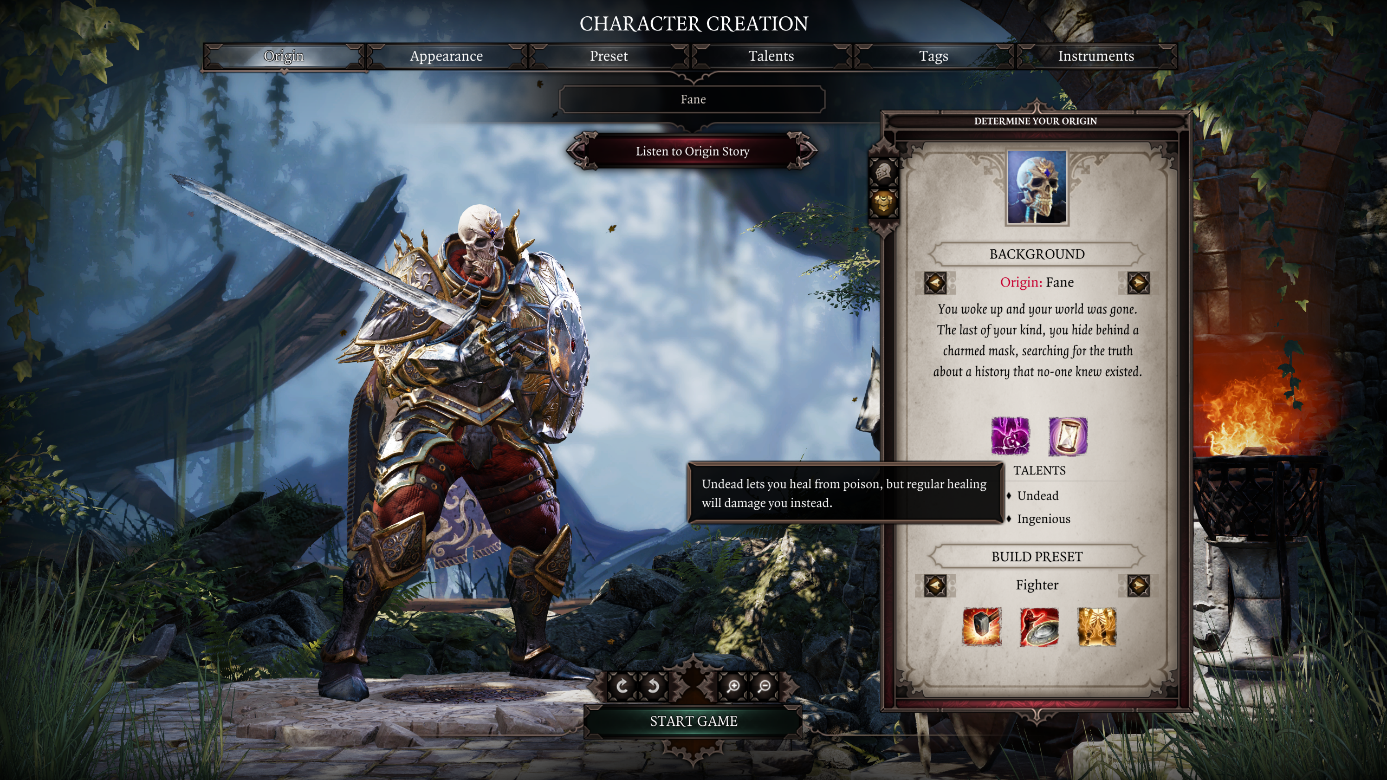1387x780 pixels.
Task: Click the Listen to Origin Story button
Action: (x=692, y=152)
